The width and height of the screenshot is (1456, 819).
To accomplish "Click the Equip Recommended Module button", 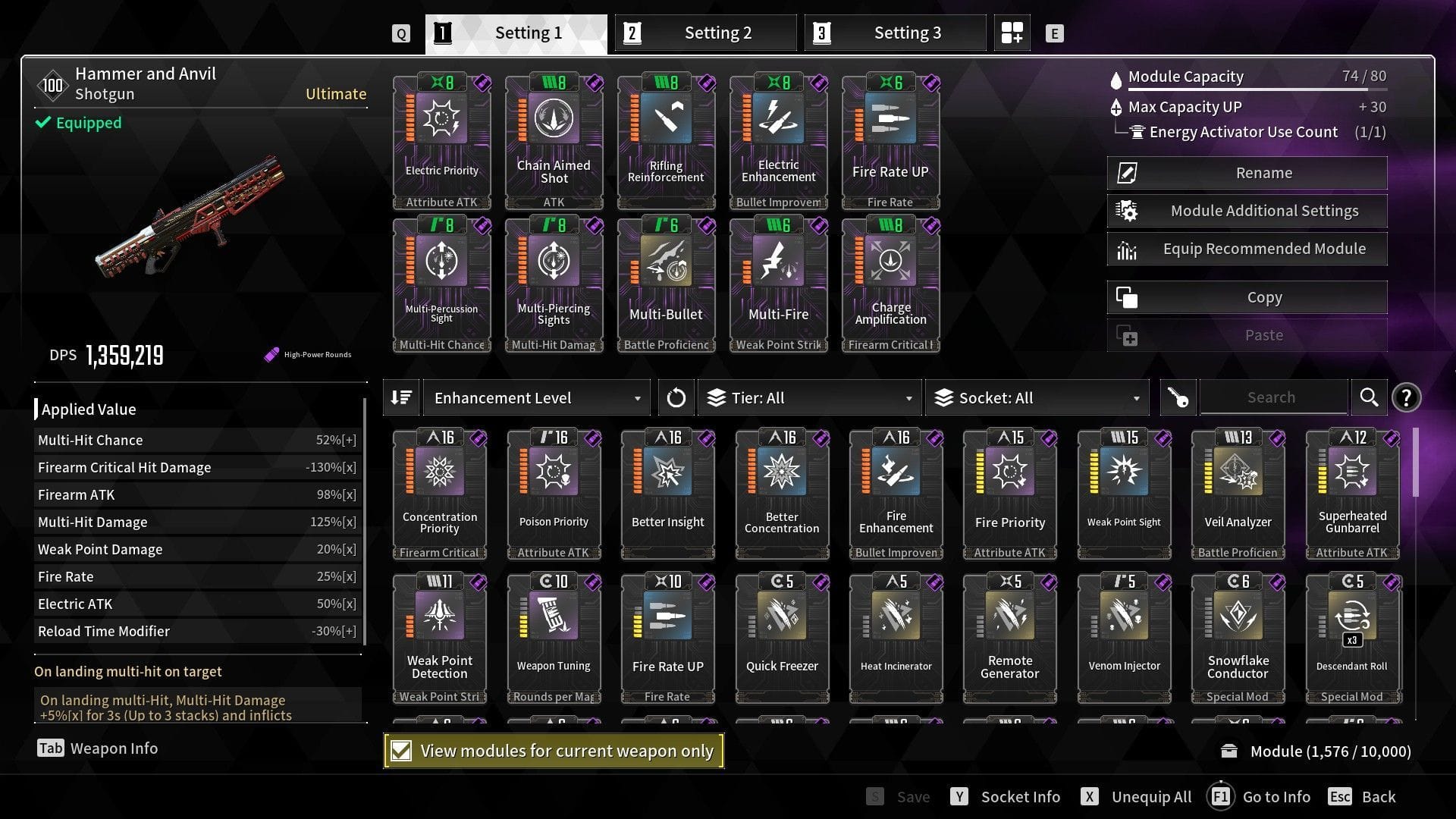I will coord(1246,248).
